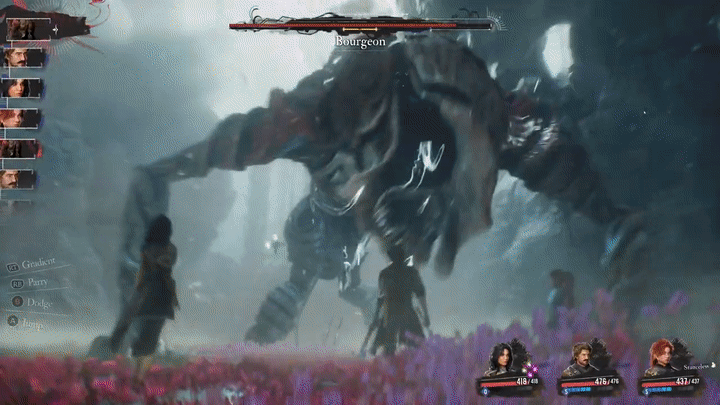Viewport: 720px width, 405px height.
Task: Select Lune's party portrait showing 418 health
Action: coord(500,360)
